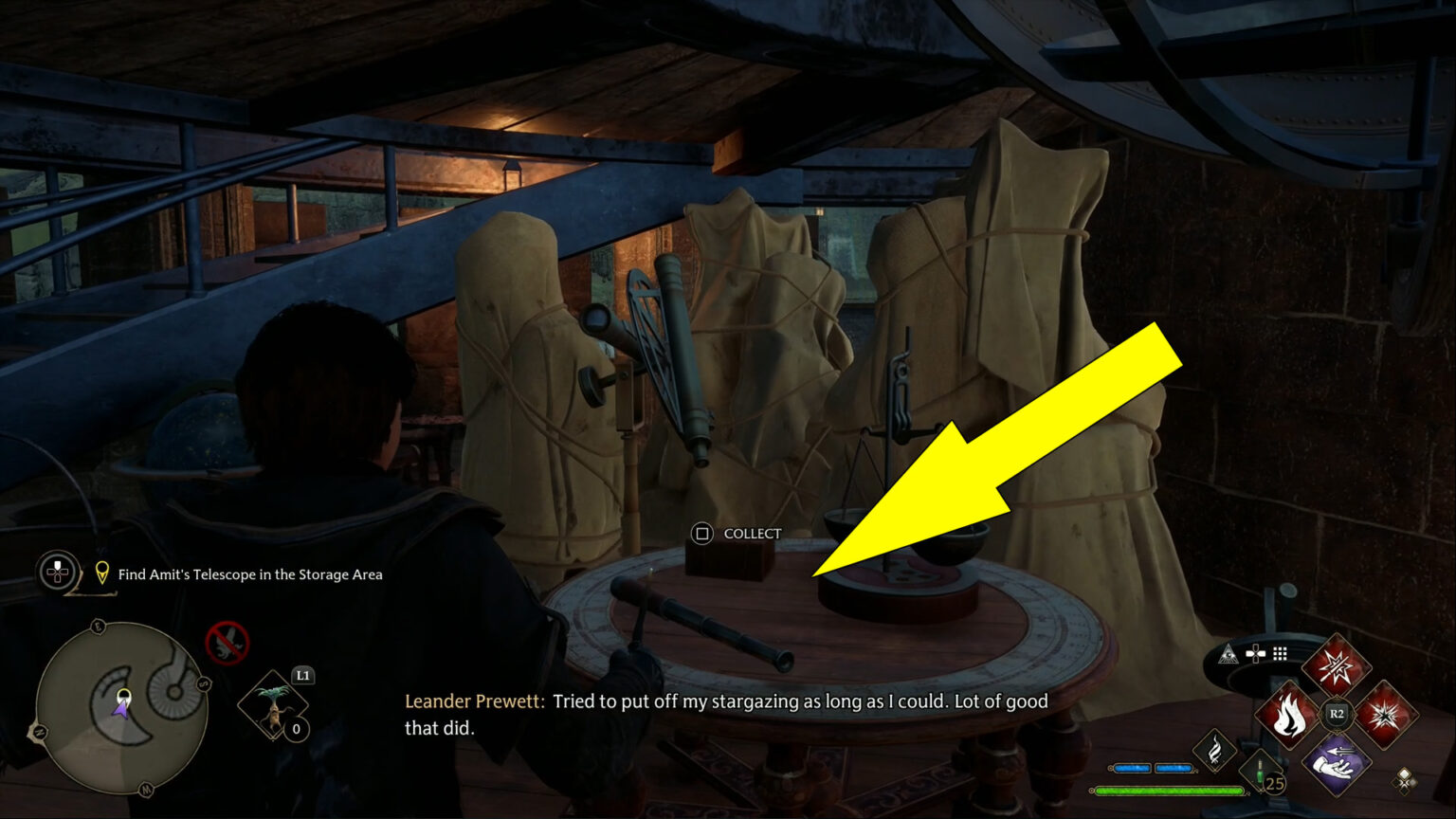Click the crossed-out no-flying status icon
Screen dimensions: 1456x819
coord(227,643)
